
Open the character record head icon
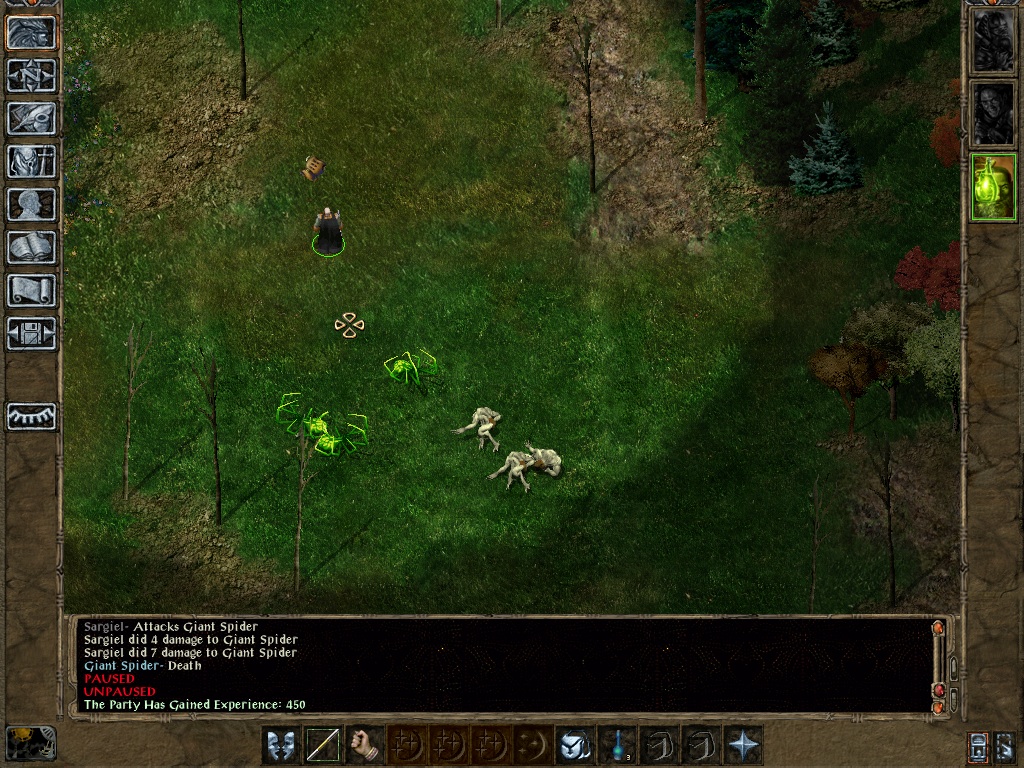click(x=31, y=204)
